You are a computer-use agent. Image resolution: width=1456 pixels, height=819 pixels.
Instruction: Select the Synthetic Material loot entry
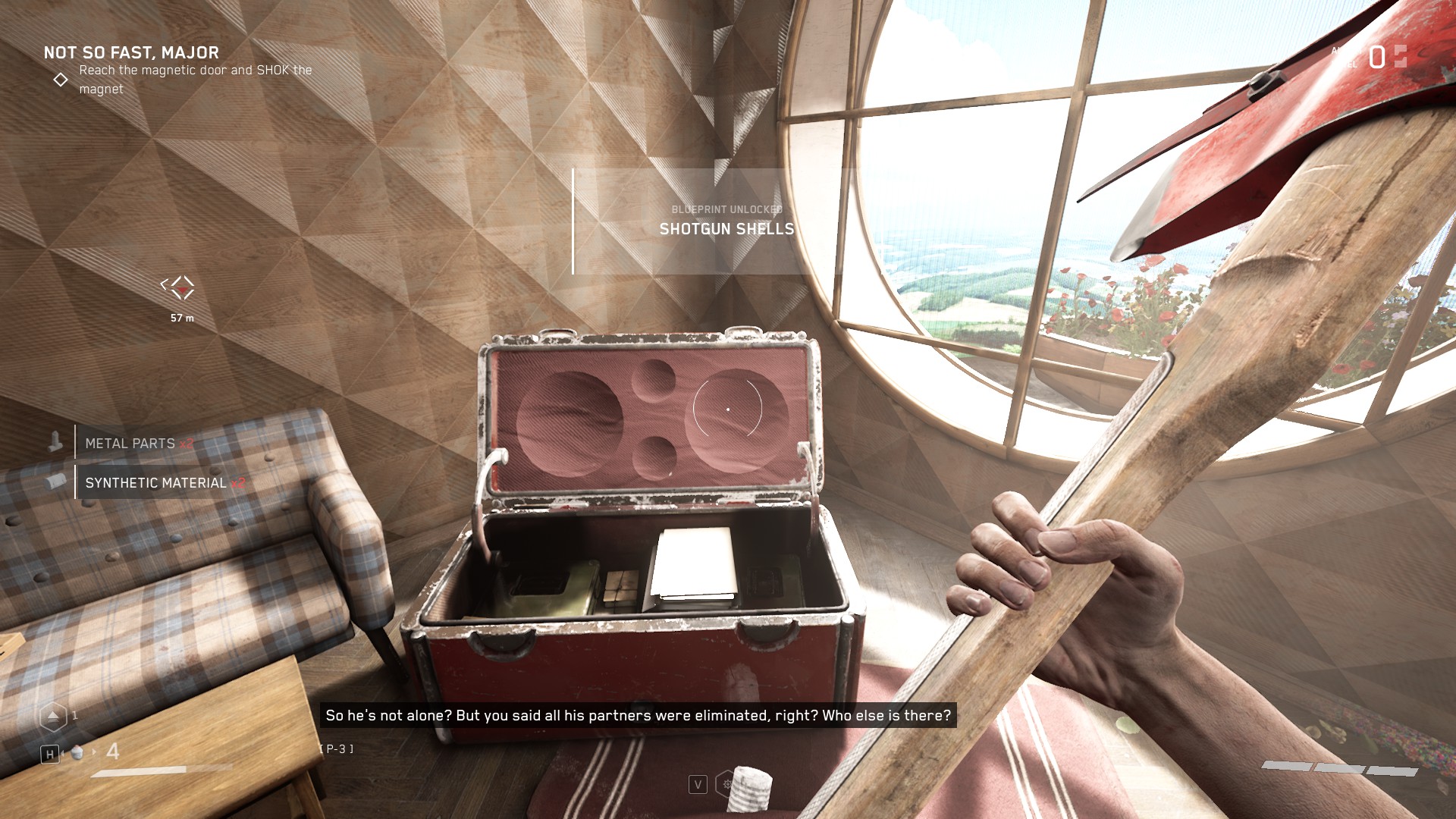pyautogui.click(x=156, y=483)
